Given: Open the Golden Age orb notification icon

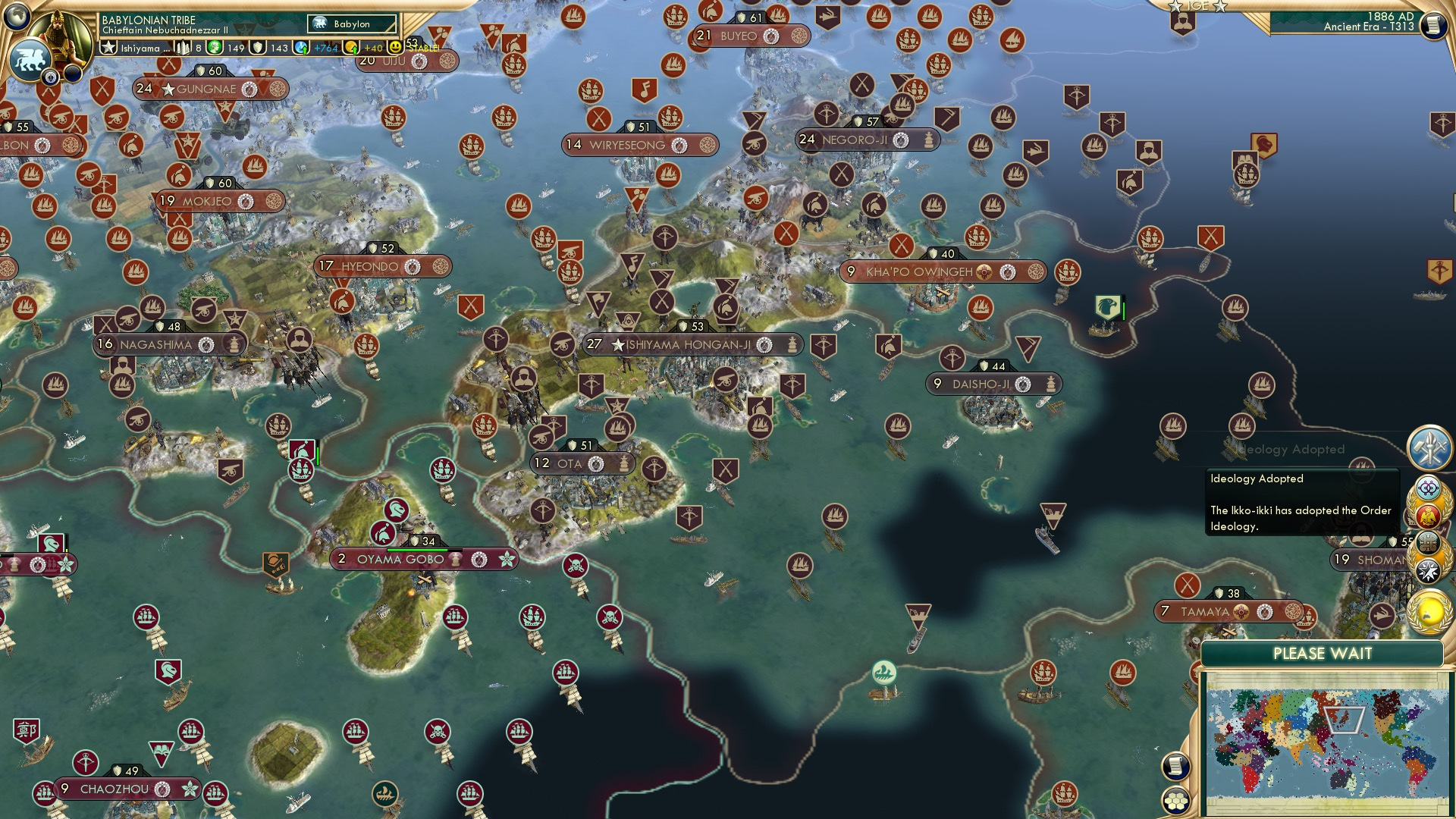Looking at the screenshot, I should [x=1430, y=611].
